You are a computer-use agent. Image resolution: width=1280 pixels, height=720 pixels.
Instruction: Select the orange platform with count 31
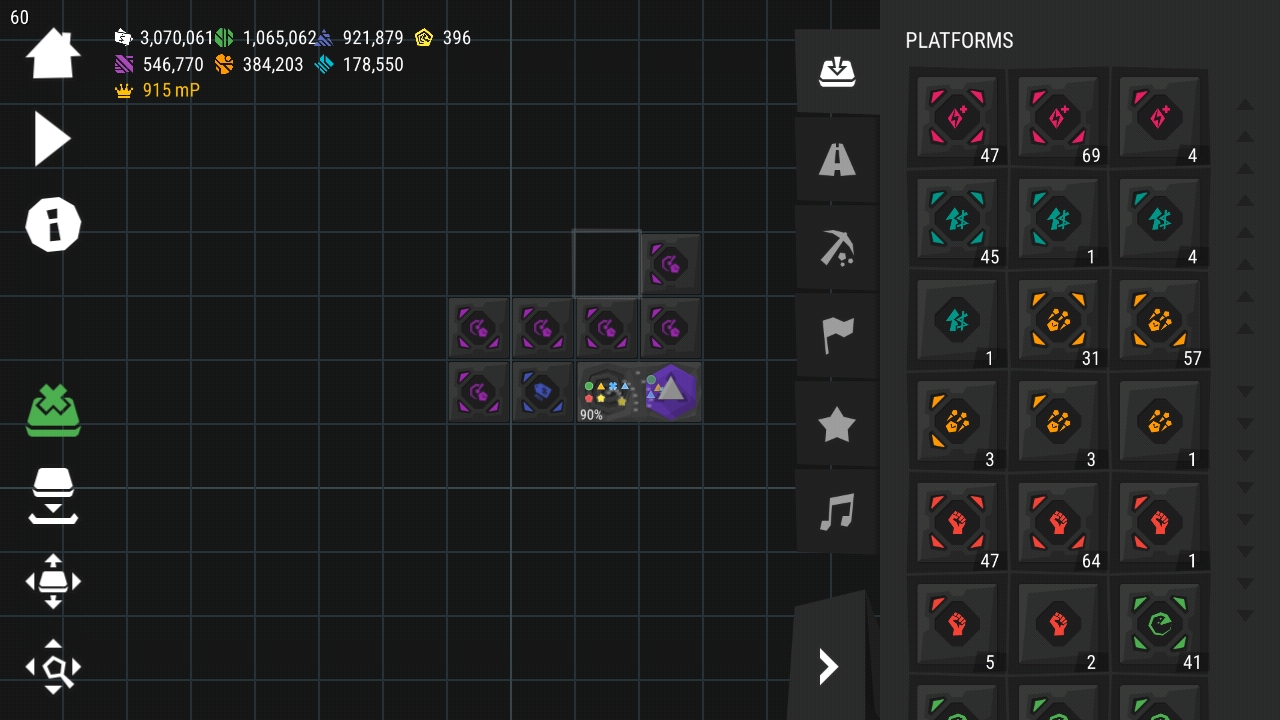pos(1059,321)
